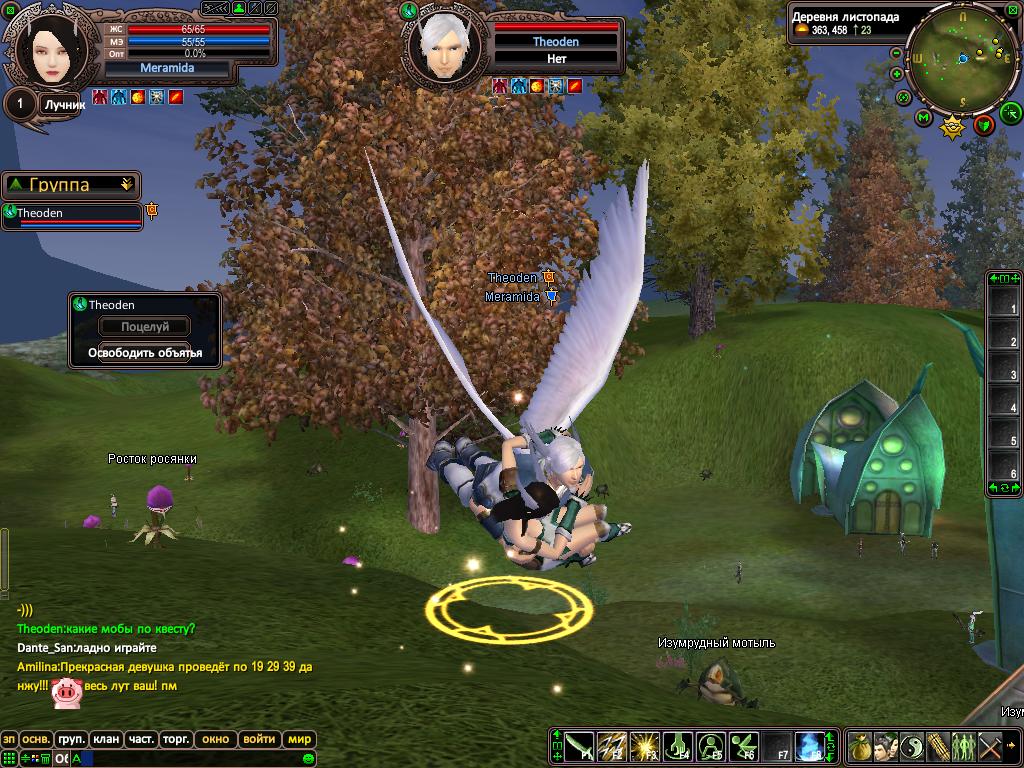Click Meramida's character portrait
This screenshot has height=768, width=1024.
click(45, 48)
